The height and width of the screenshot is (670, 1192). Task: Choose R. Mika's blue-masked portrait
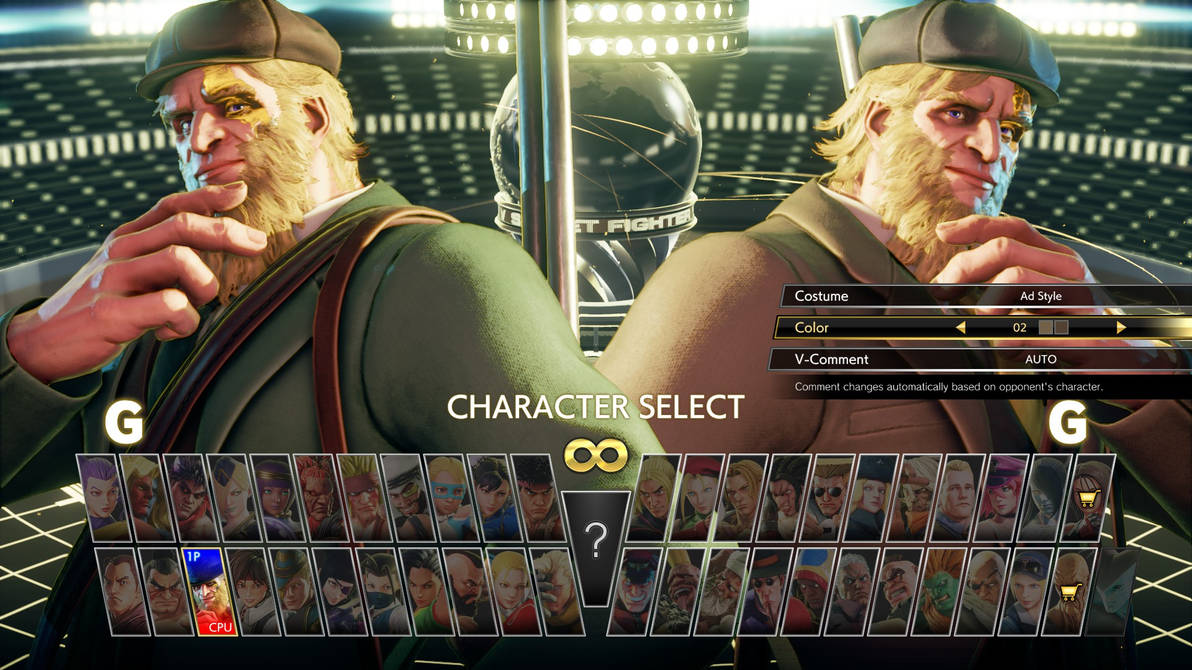tap(448, 497)
